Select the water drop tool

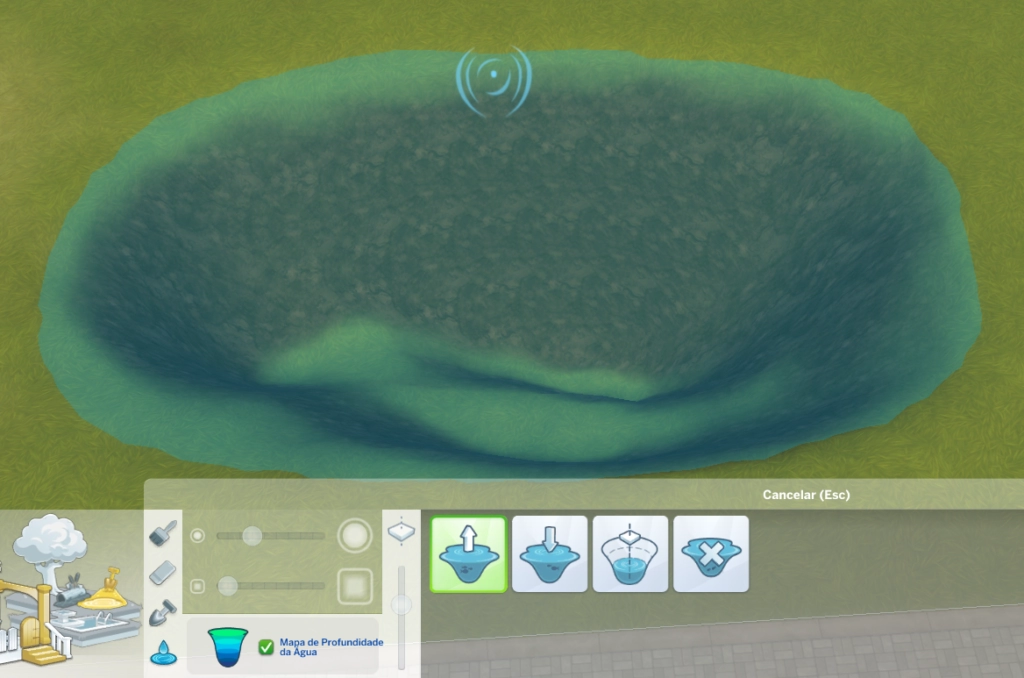point(161,652)
